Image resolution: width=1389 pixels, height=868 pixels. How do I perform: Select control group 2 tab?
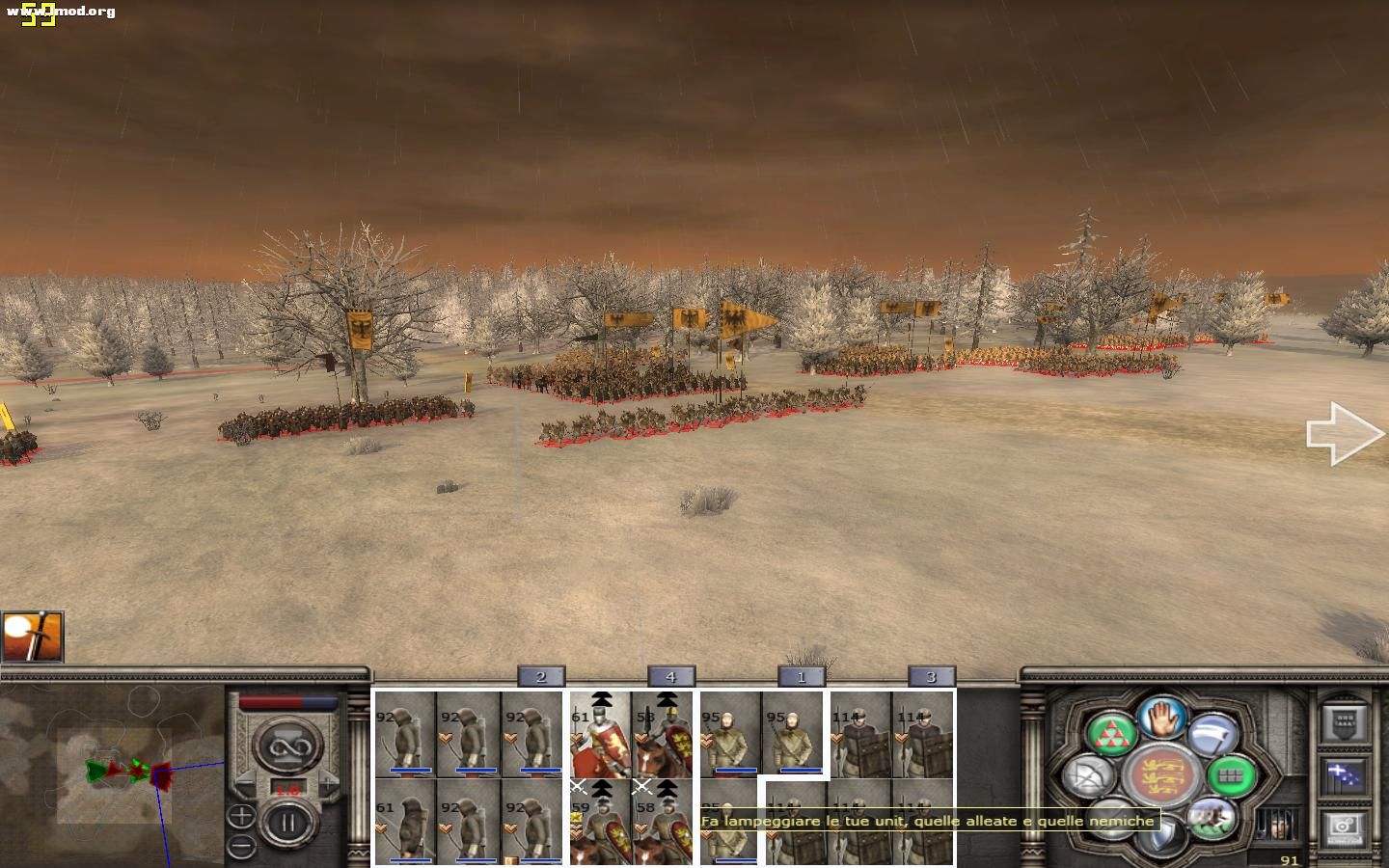coord(541,677)
